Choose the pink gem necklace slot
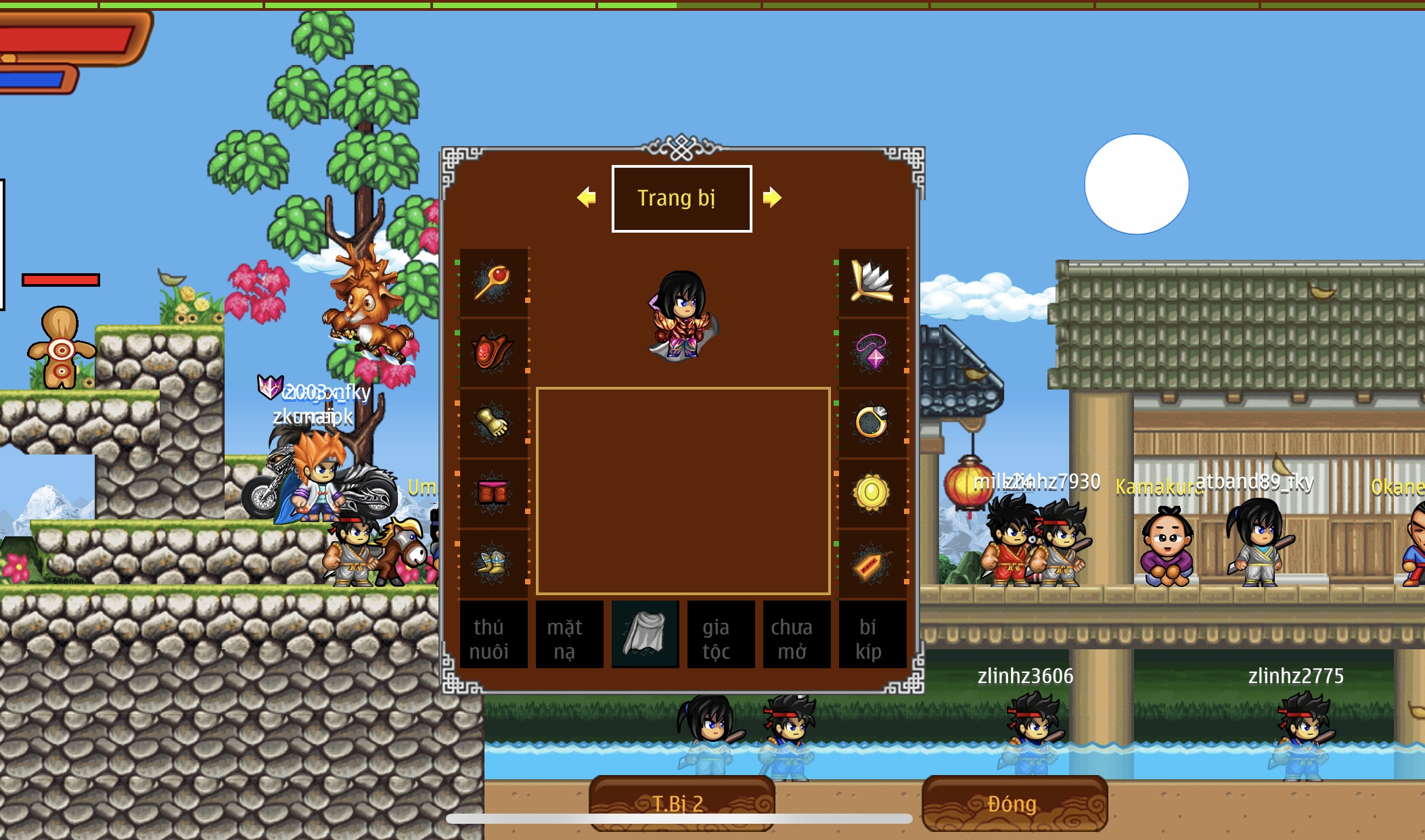This screenshot has width=1425, height=840. (872, 352)
